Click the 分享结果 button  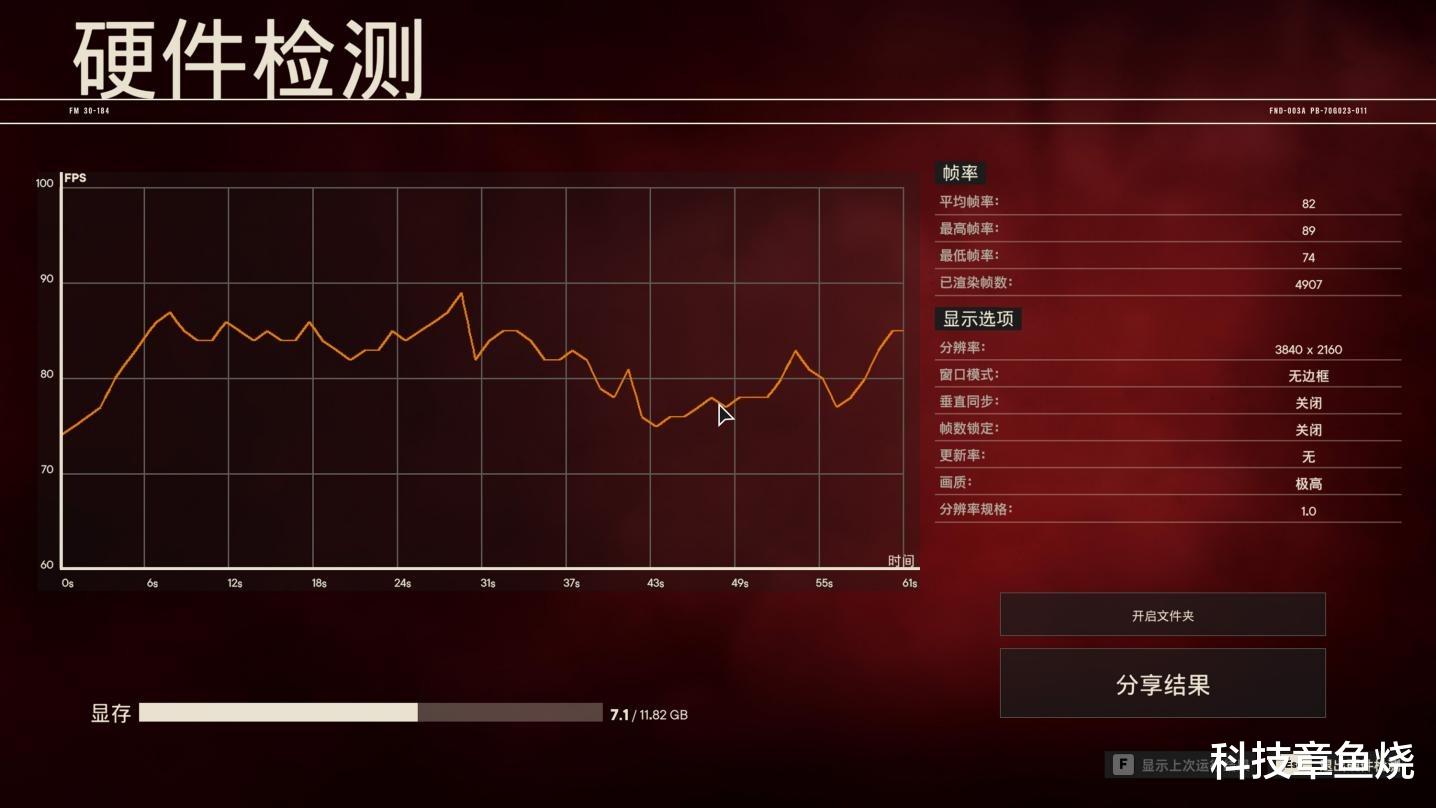click(1162, 683)
